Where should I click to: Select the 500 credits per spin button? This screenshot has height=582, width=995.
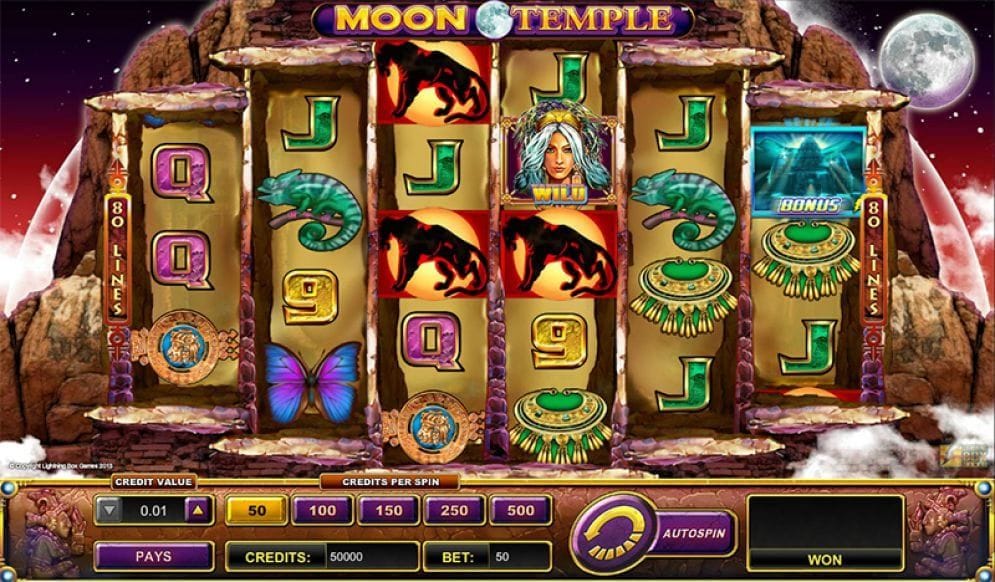pyautogui.click(x=520, y=511)
